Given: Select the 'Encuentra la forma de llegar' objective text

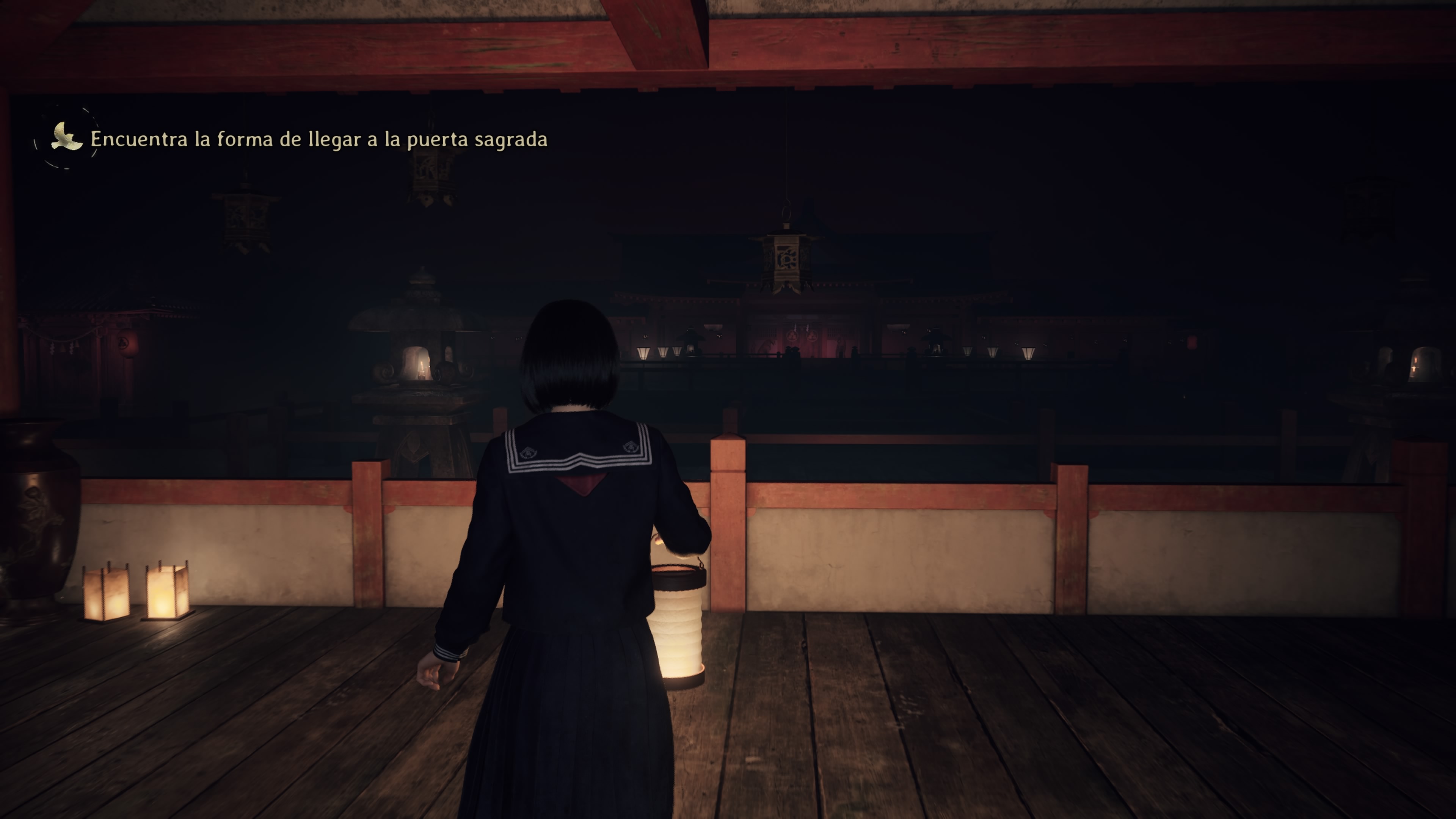Looking at the screenshot, I should tap(319, 140).
